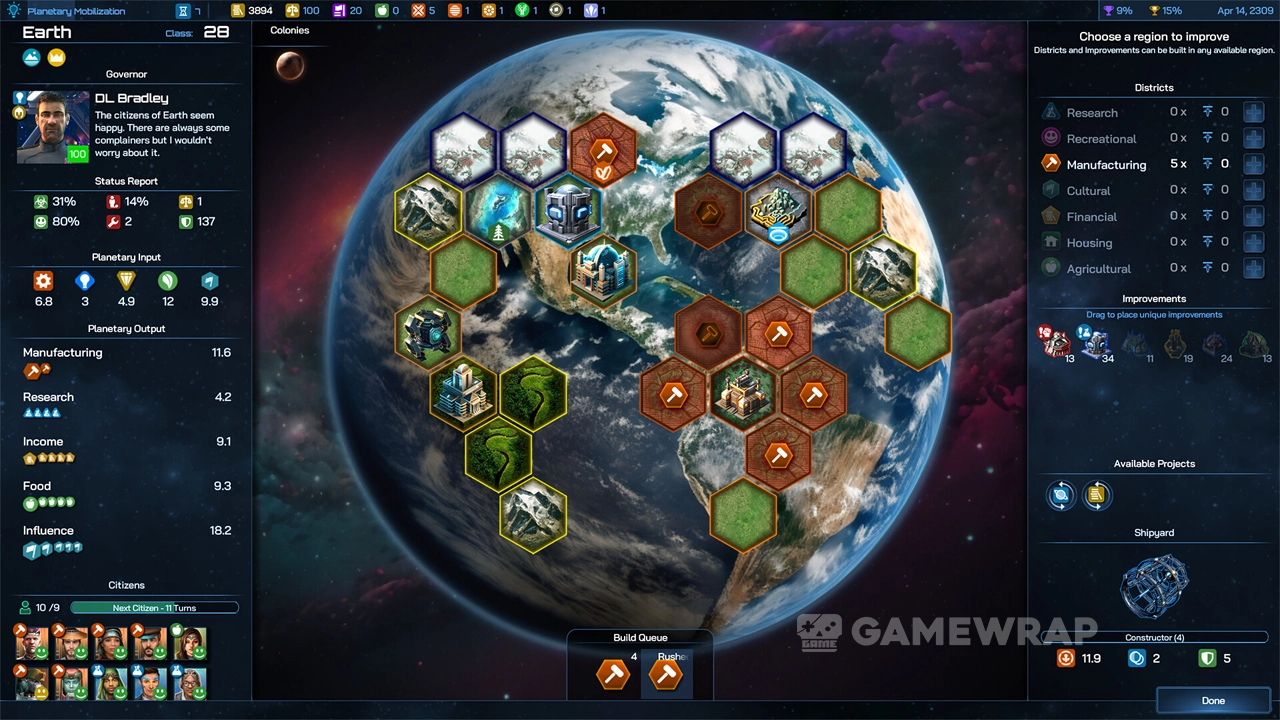This screenshot has height=720, width=1280.
Task: Select the Agricultural district entry
Action: 1098,268
